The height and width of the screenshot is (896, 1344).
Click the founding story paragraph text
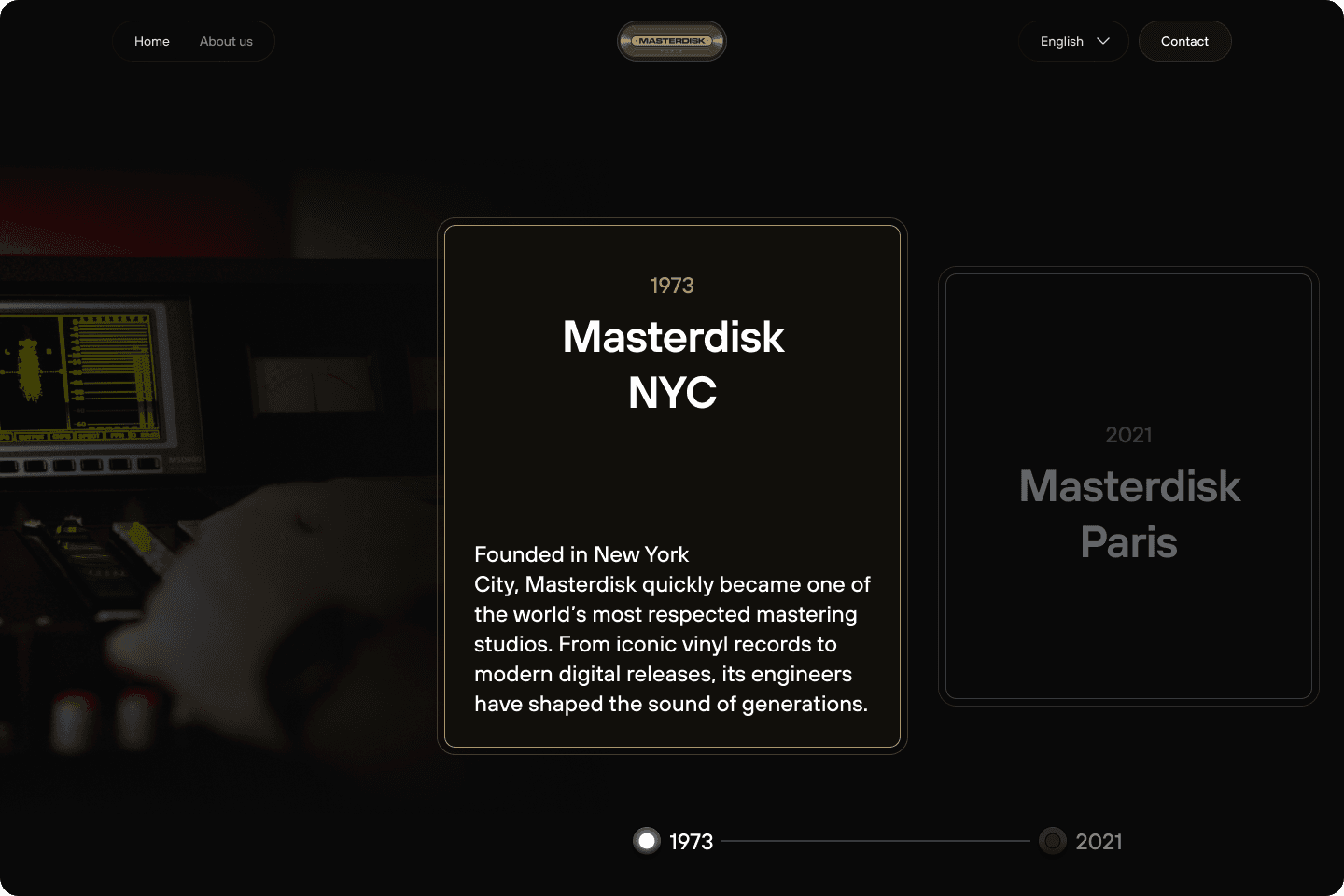671,628
